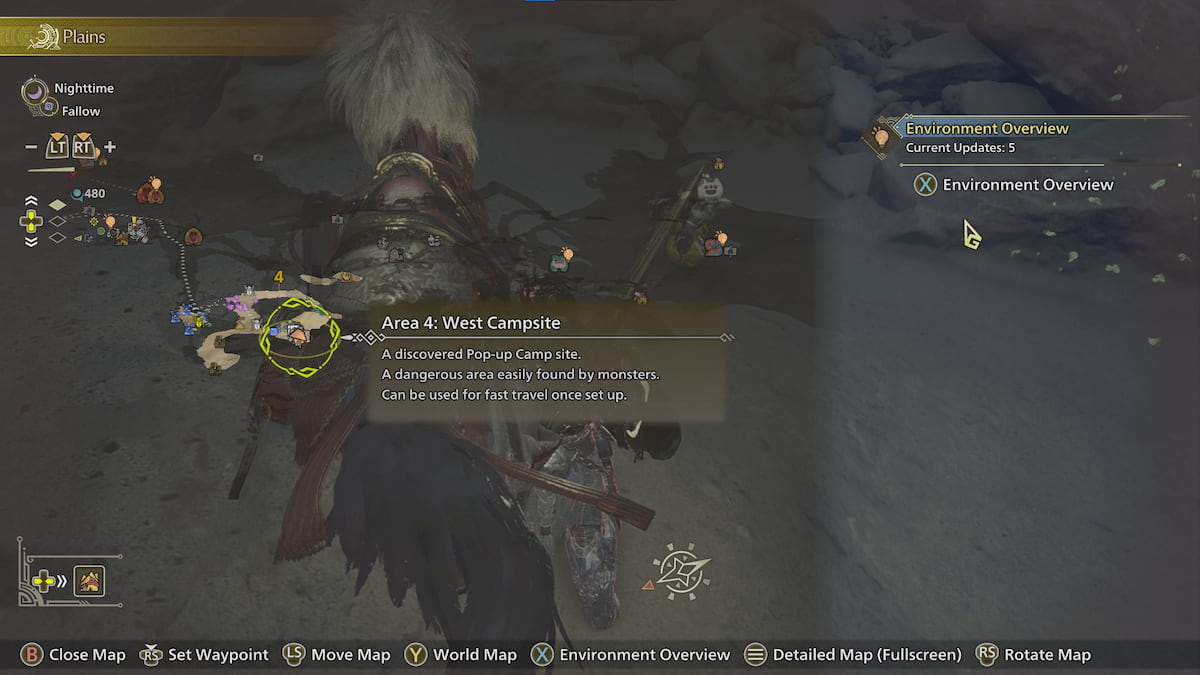The height and width of the screenshot is (675, 1200).
Task: Zoom in the map with plus button
Action: tap(109, 147)
